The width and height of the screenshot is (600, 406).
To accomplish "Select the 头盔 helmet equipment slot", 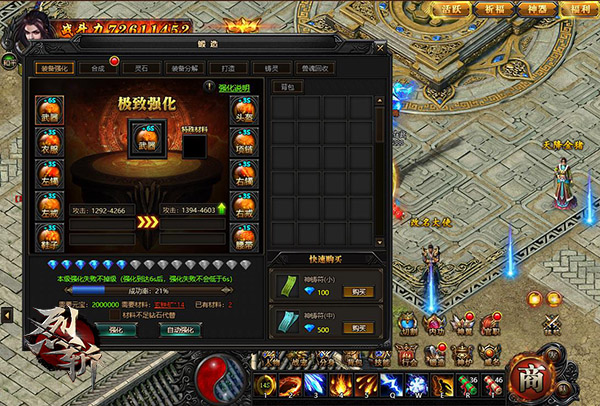I will tap(246, 111).
